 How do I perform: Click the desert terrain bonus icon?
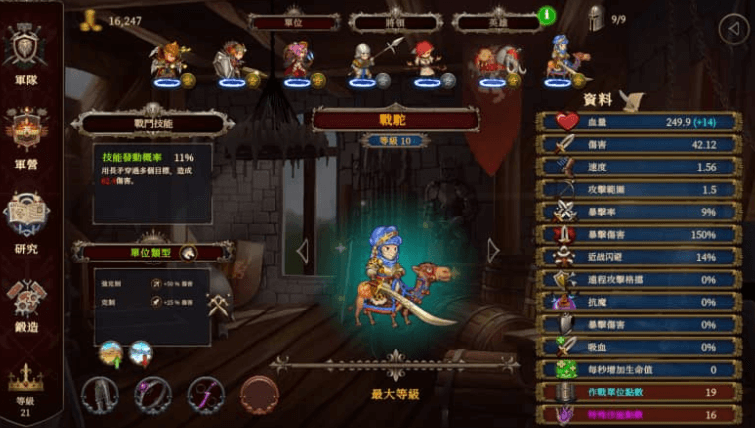click(x=111, y=352)
